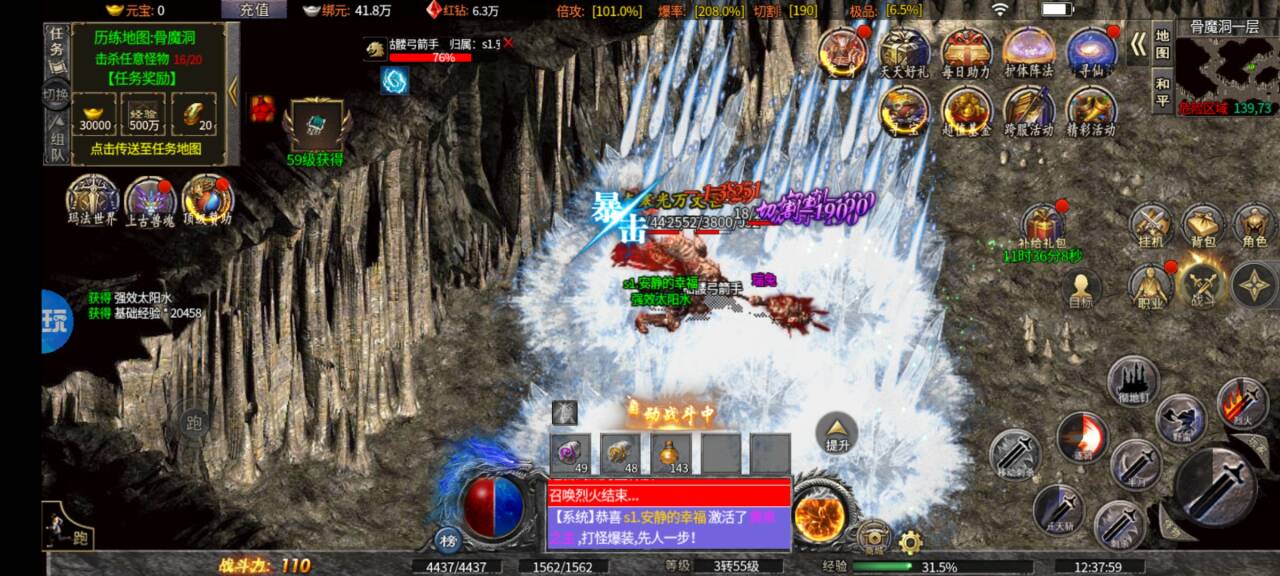Claim the 补给礼包 supply gift box

coord(1044,228)
